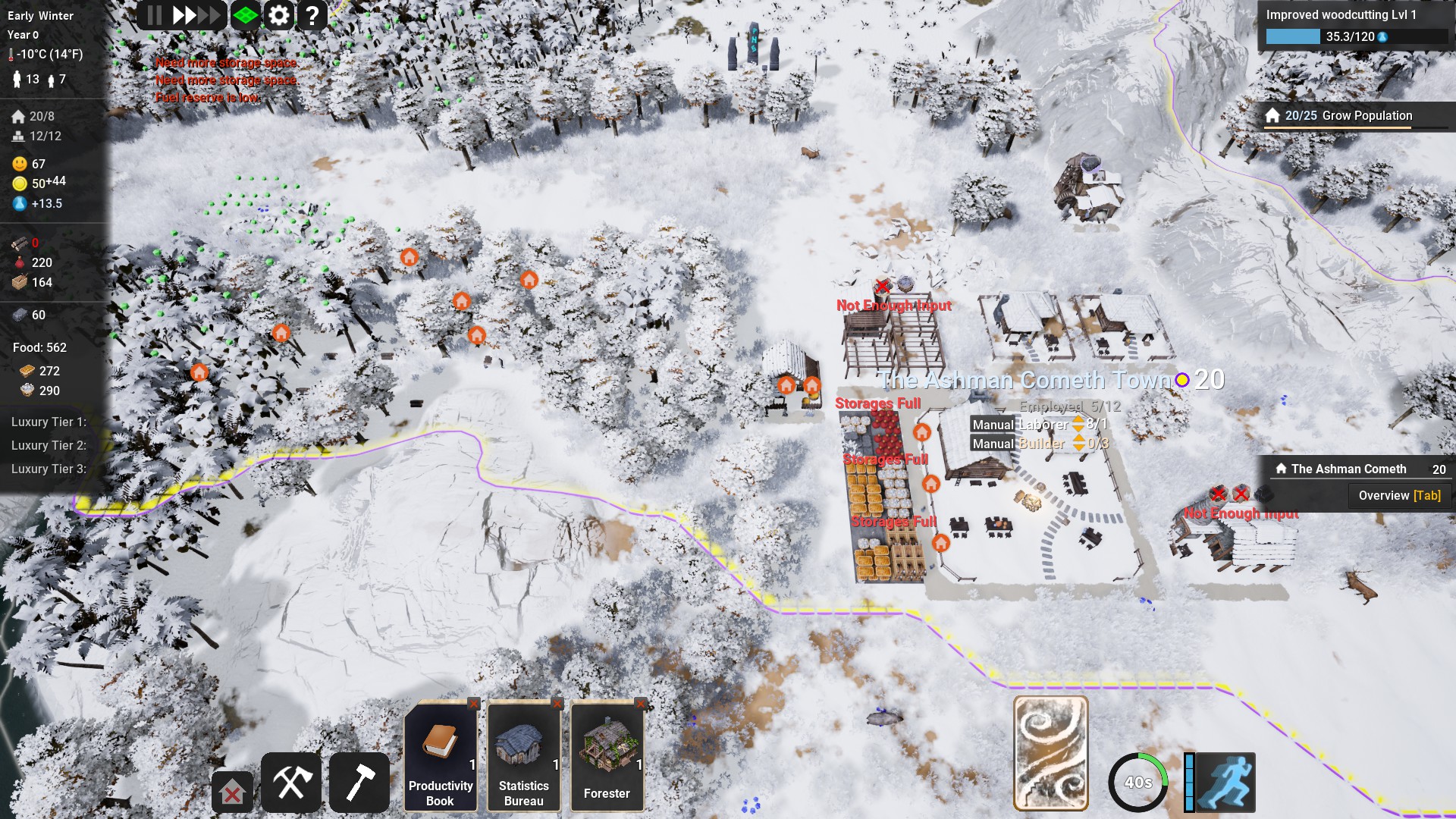Open the hammer build menu
Viewport: 1456px width, 819px height.
[x=359, y=783]
